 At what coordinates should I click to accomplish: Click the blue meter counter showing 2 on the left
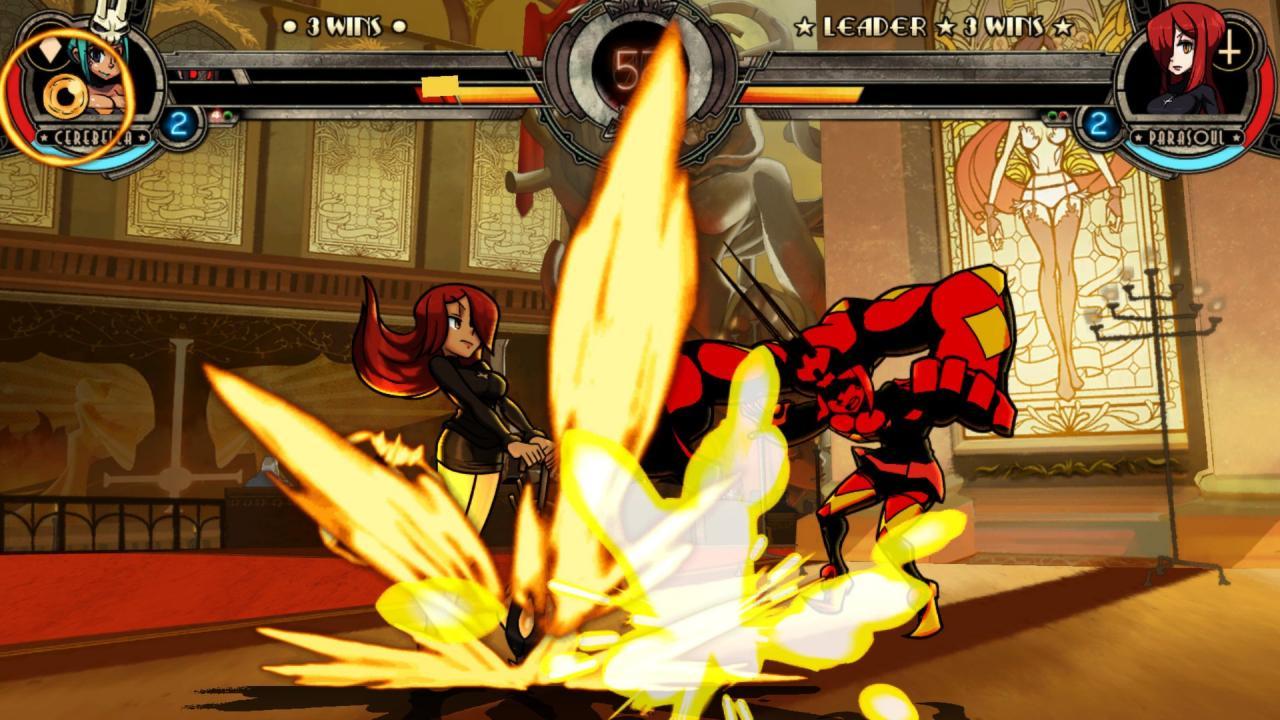[x=180, y=122]
